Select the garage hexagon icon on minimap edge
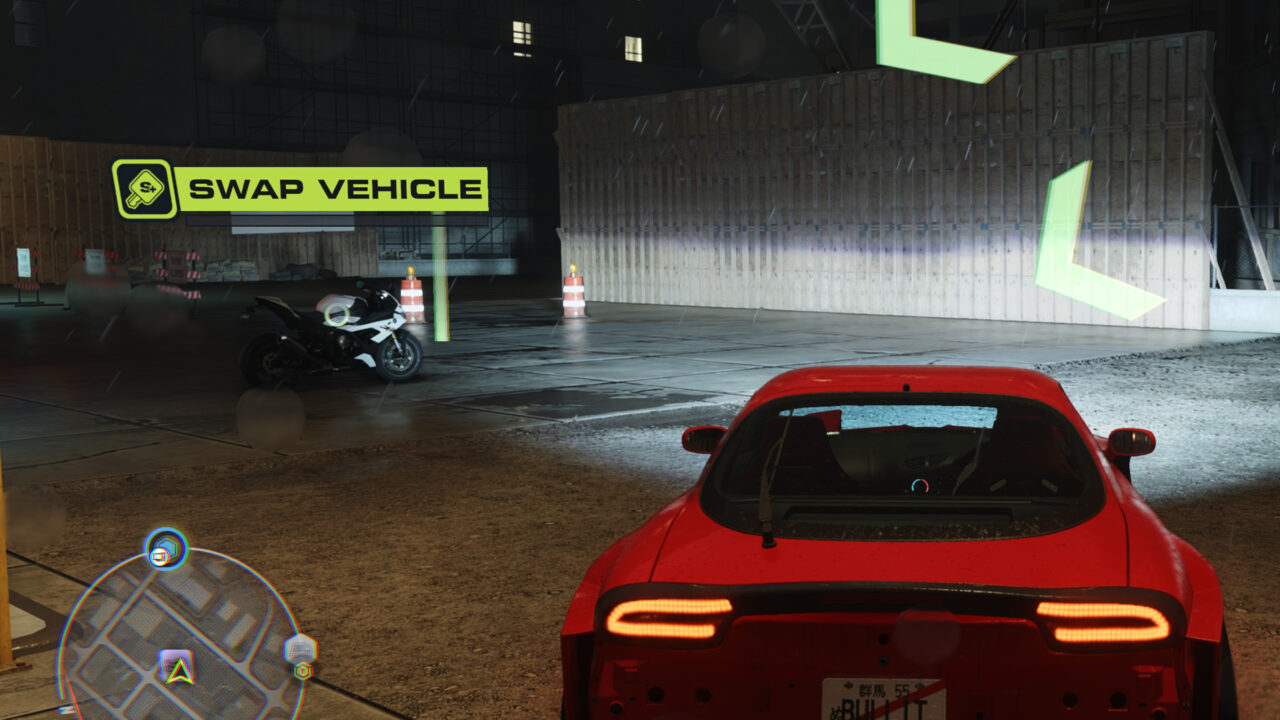The width and height of the screenshot is (1280, 720). [299, 646]
